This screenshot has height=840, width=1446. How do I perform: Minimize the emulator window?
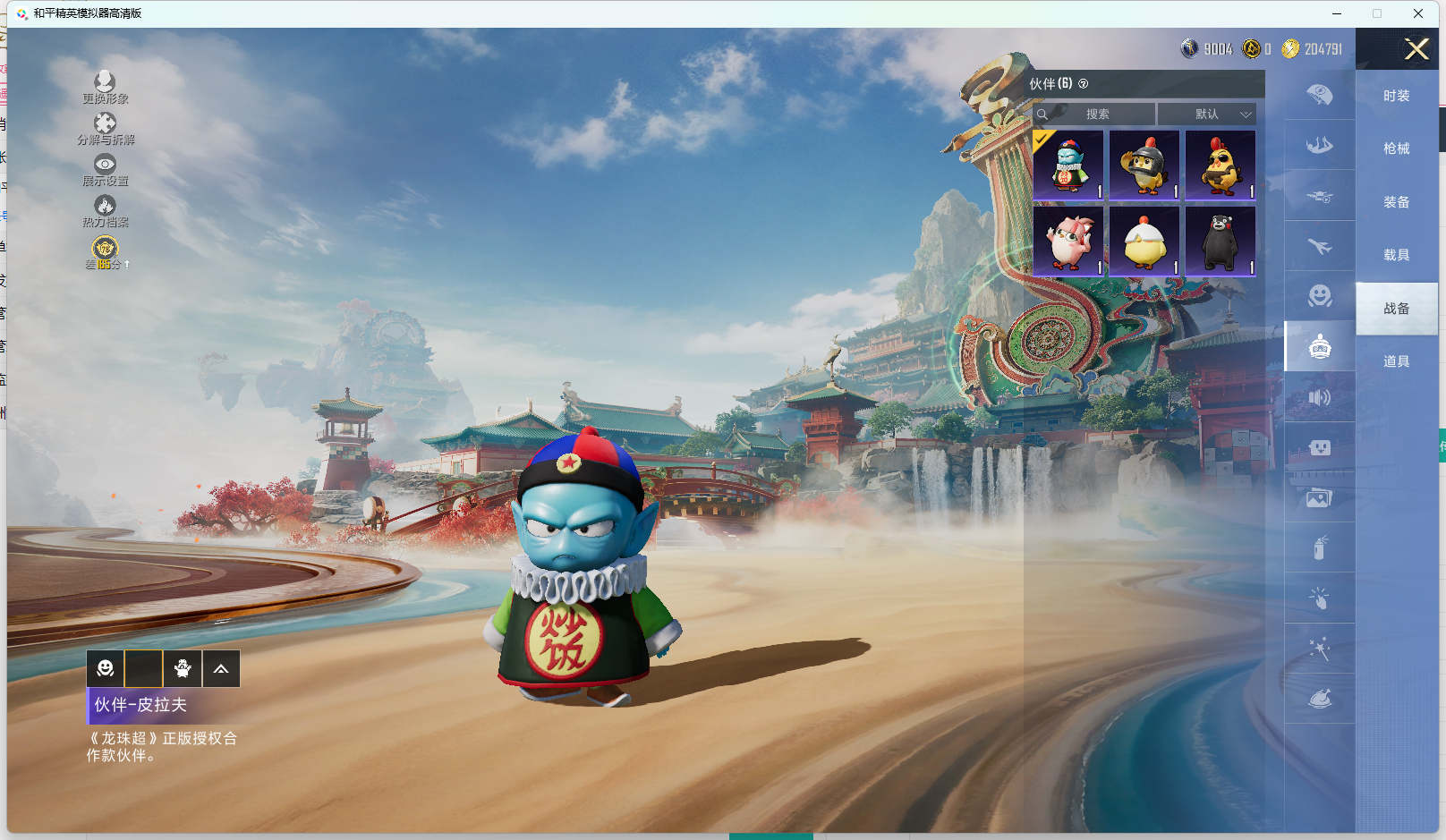coord(1337,13)
